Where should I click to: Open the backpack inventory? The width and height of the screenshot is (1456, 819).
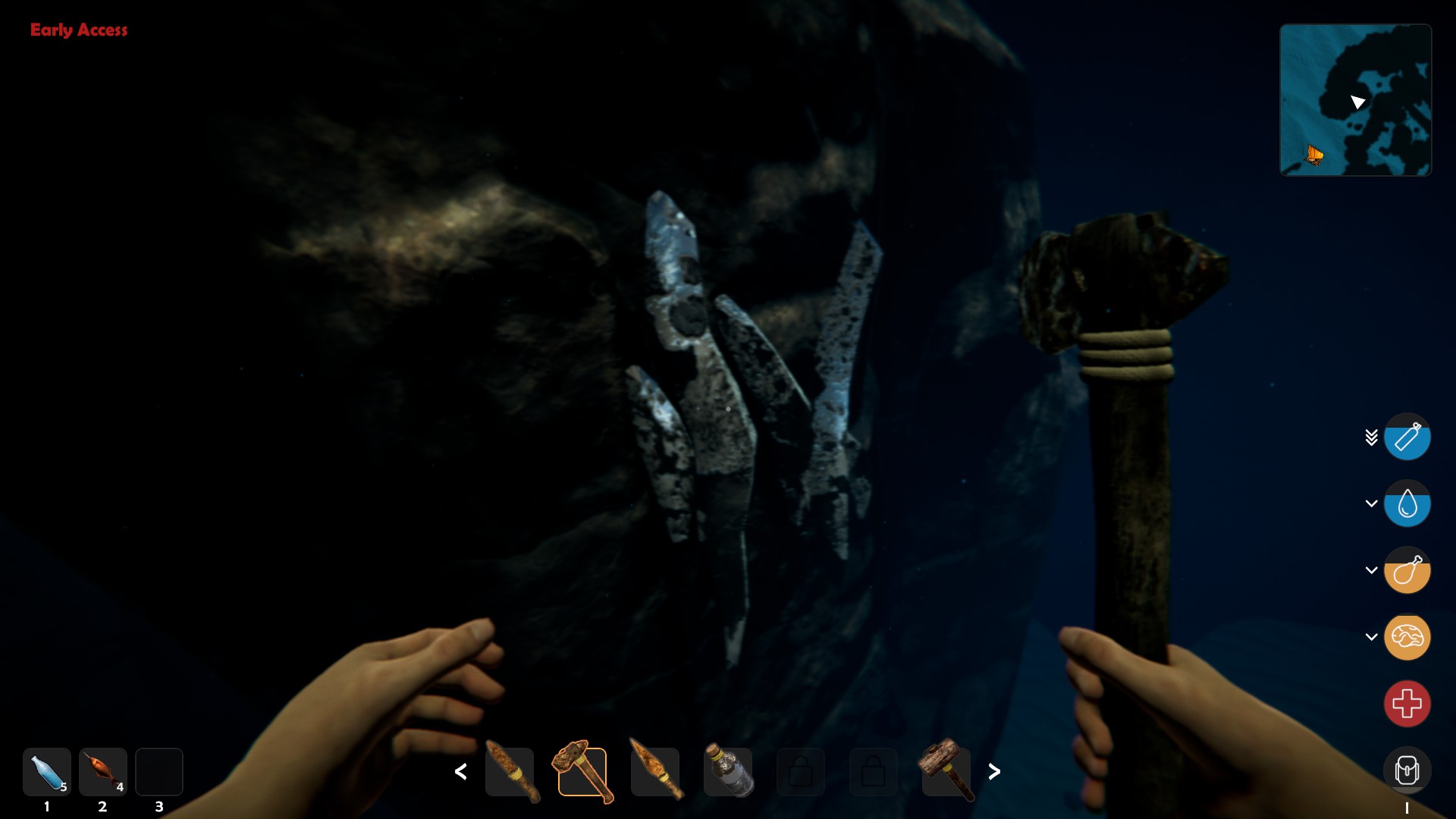1407,770
